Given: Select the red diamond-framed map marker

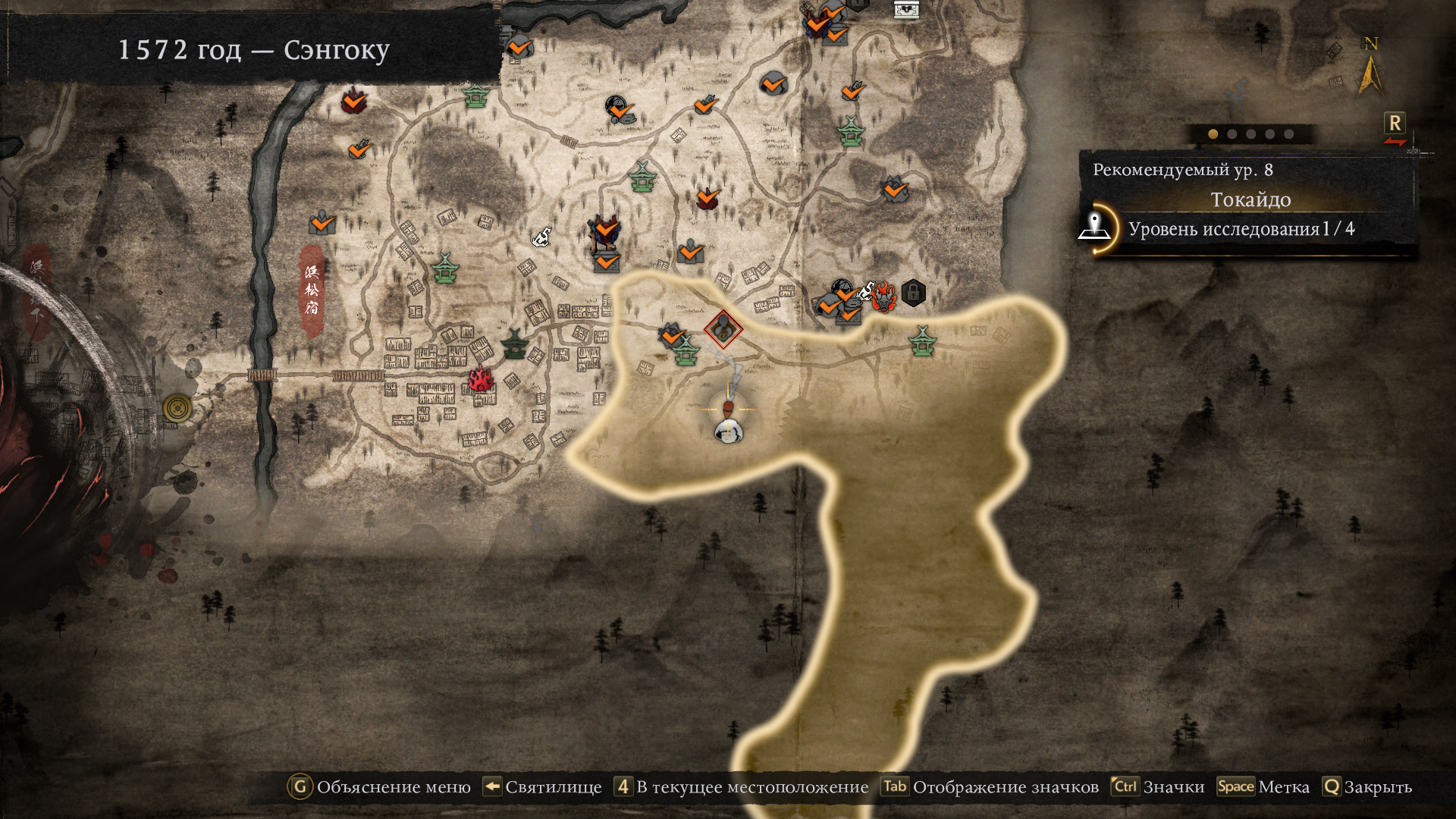Looking at the screenshot, I should [723, 328].
